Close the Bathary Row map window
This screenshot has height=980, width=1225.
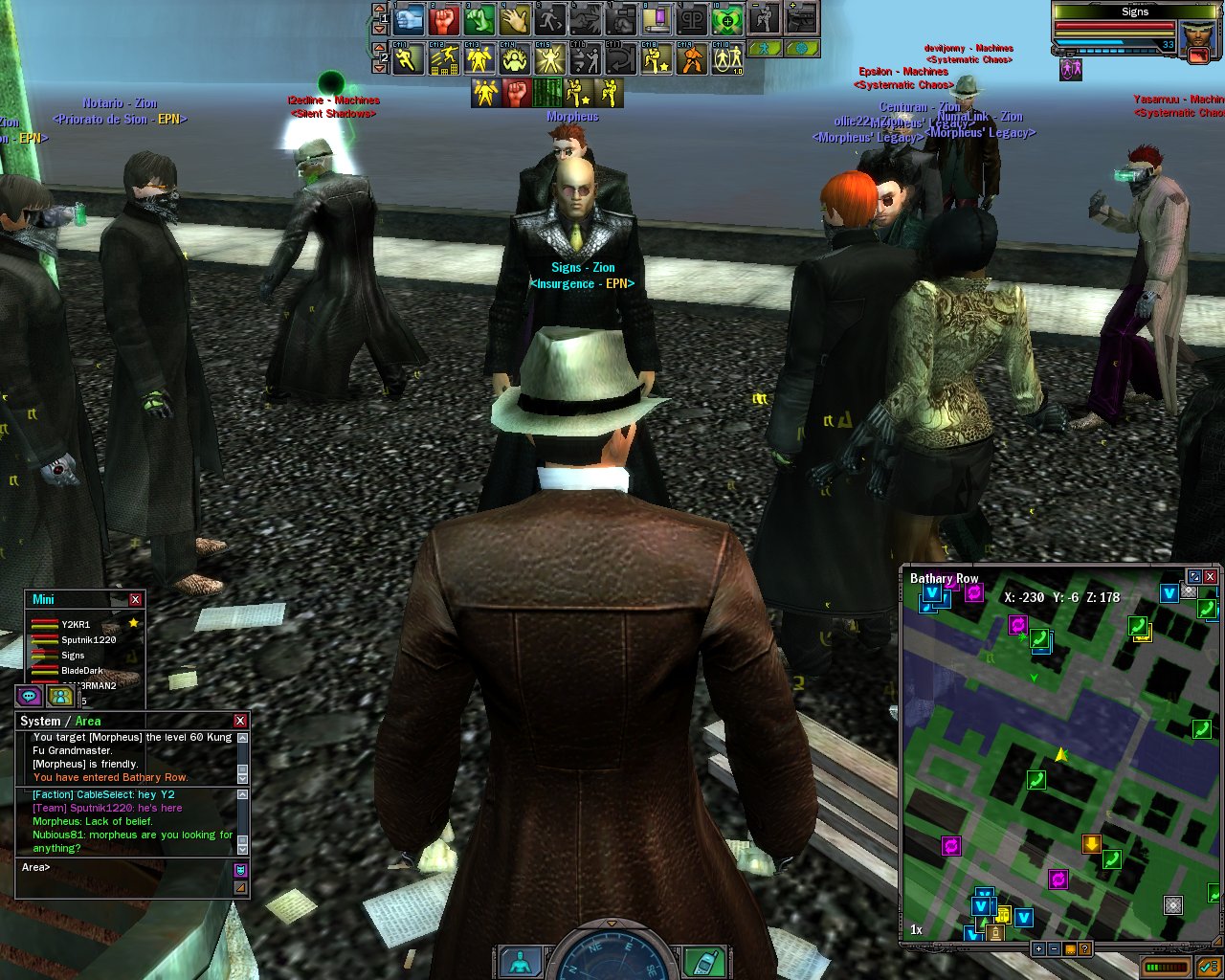[x=1211, y=576]
